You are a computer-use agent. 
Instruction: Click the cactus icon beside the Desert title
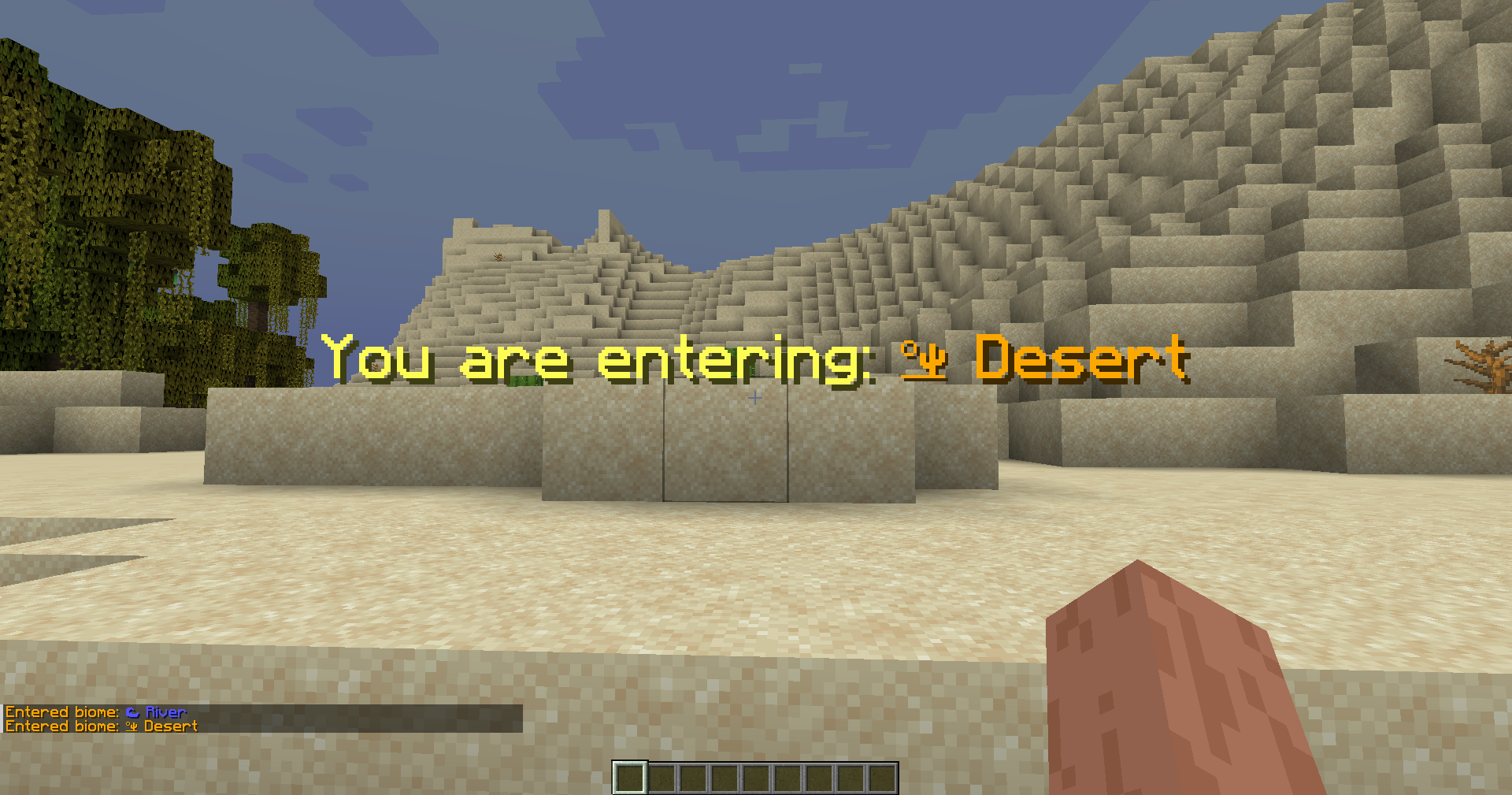tap(923, 360)
